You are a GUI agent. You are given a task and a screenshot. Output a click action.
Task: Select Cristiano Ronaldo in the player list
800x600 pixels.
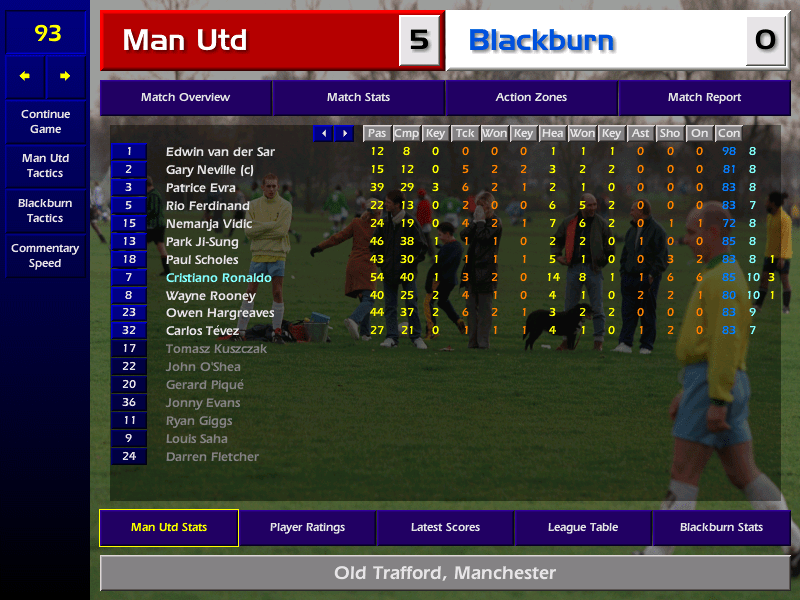pyautogui.click(x=218, y=278)
